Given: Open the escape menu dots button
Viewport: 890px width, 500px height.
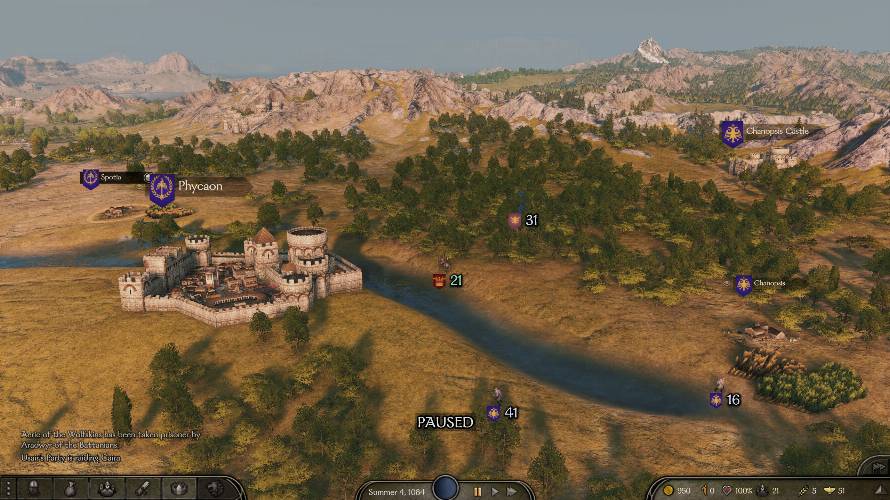Looking at the screenshot, I should pos(8,488).
